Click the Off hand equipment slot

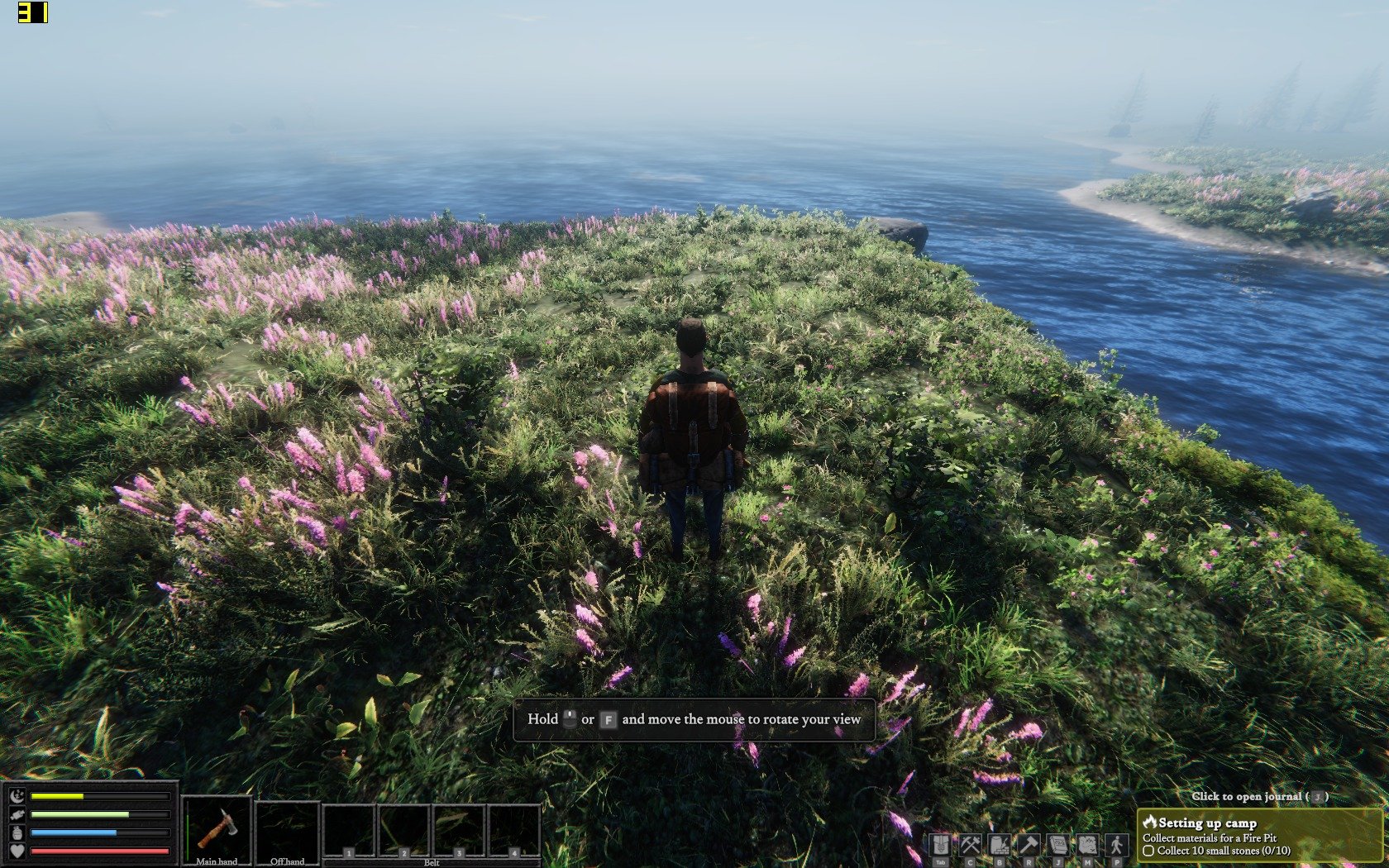(x=287, y=830)
